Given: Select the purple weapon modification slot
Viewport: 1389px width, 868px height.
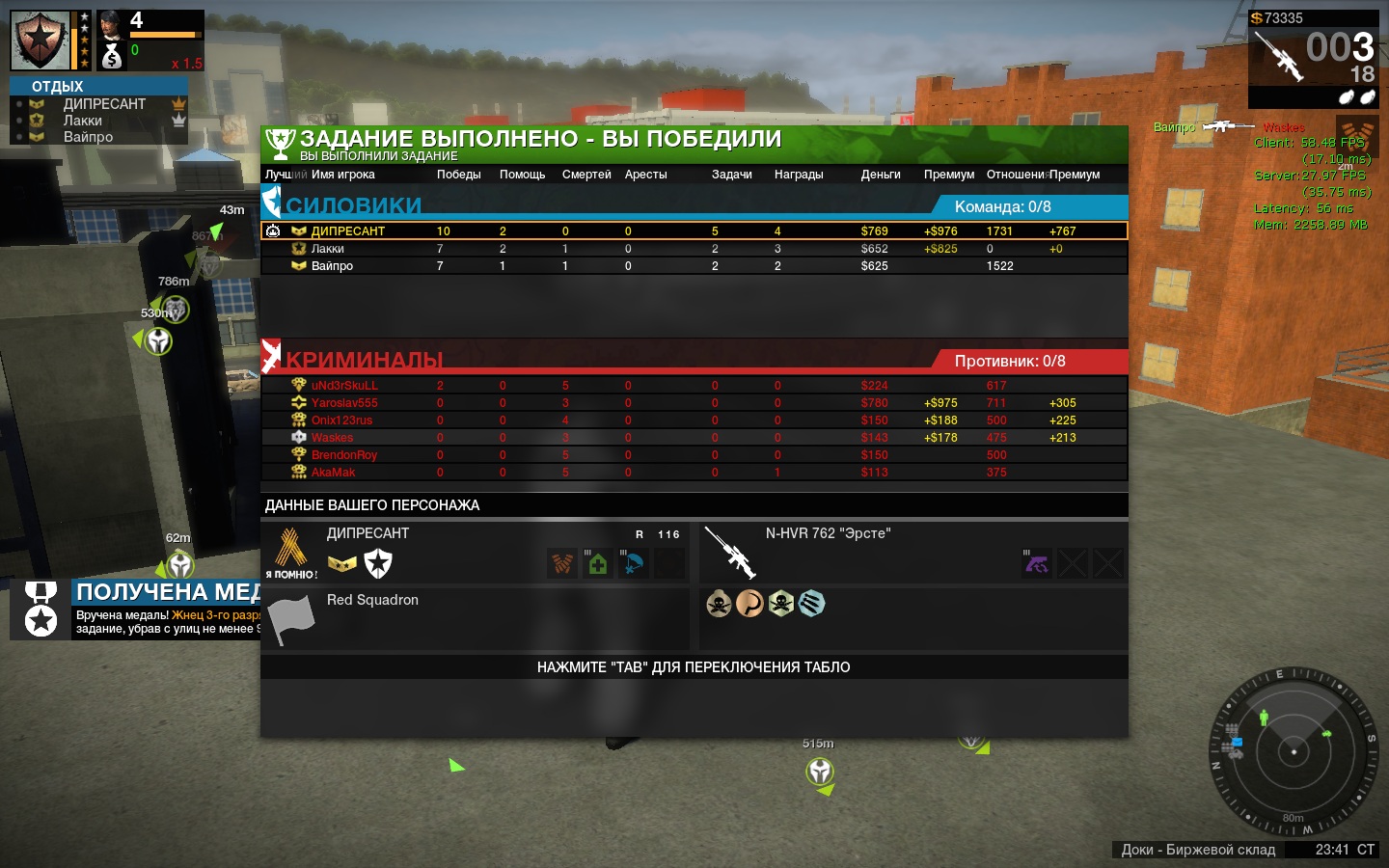Looking at the screenshot, I should click(1037, 563).
